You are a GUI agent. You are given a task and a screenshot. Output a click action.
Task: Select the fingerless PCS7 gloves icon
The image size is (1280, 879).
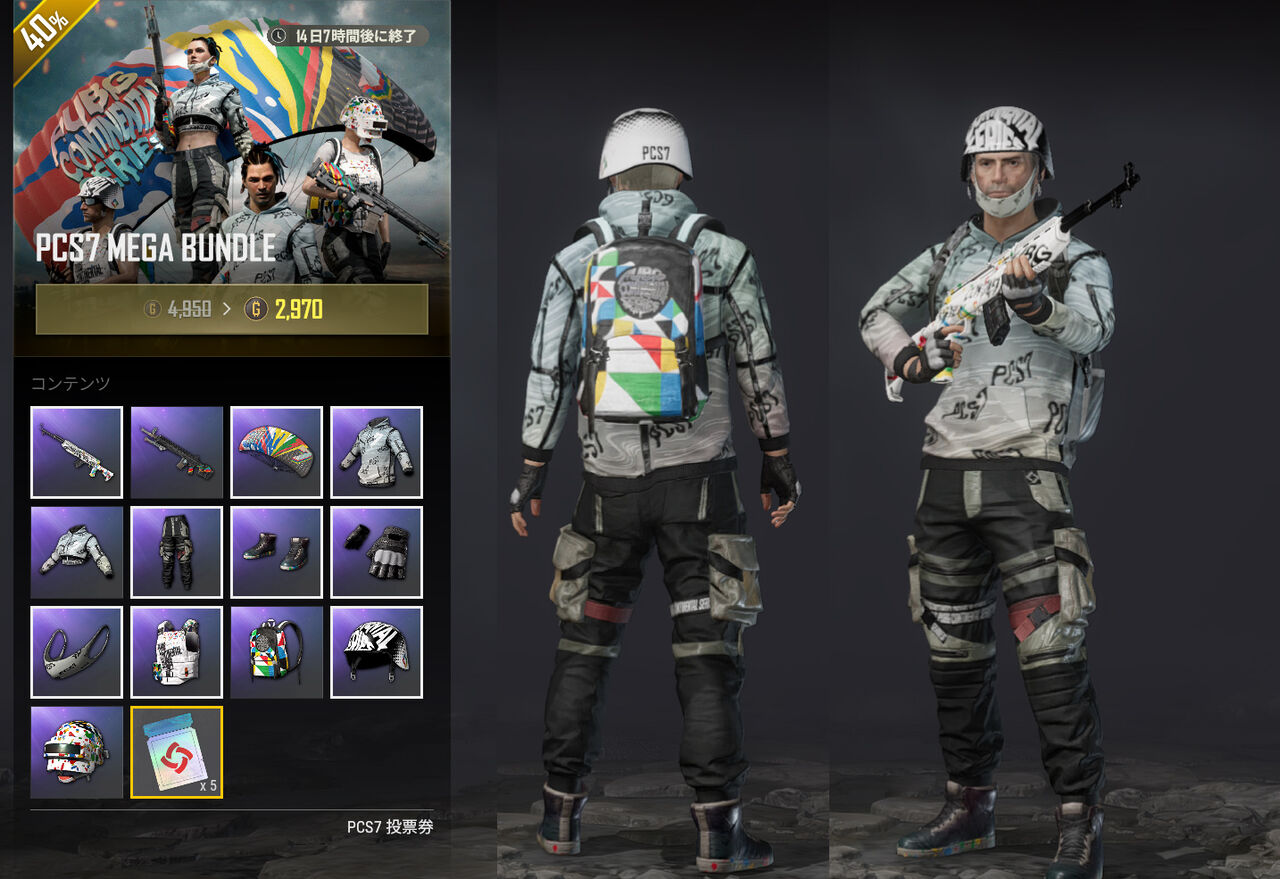376,551
